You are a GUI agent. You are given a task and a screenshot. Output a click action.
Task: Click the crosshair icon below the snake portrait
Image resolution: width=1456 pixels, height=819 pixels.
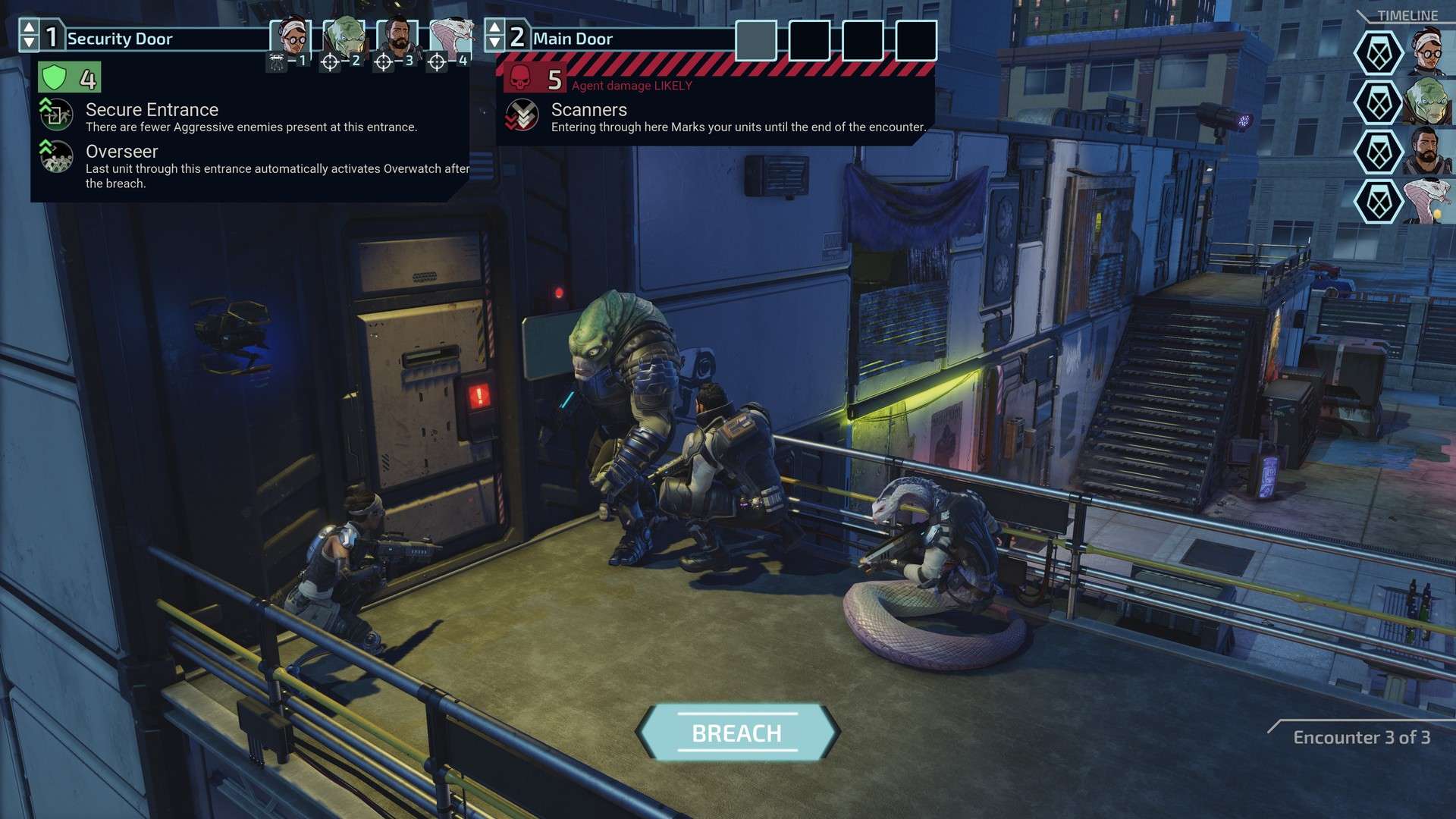(x=436, y=60)
